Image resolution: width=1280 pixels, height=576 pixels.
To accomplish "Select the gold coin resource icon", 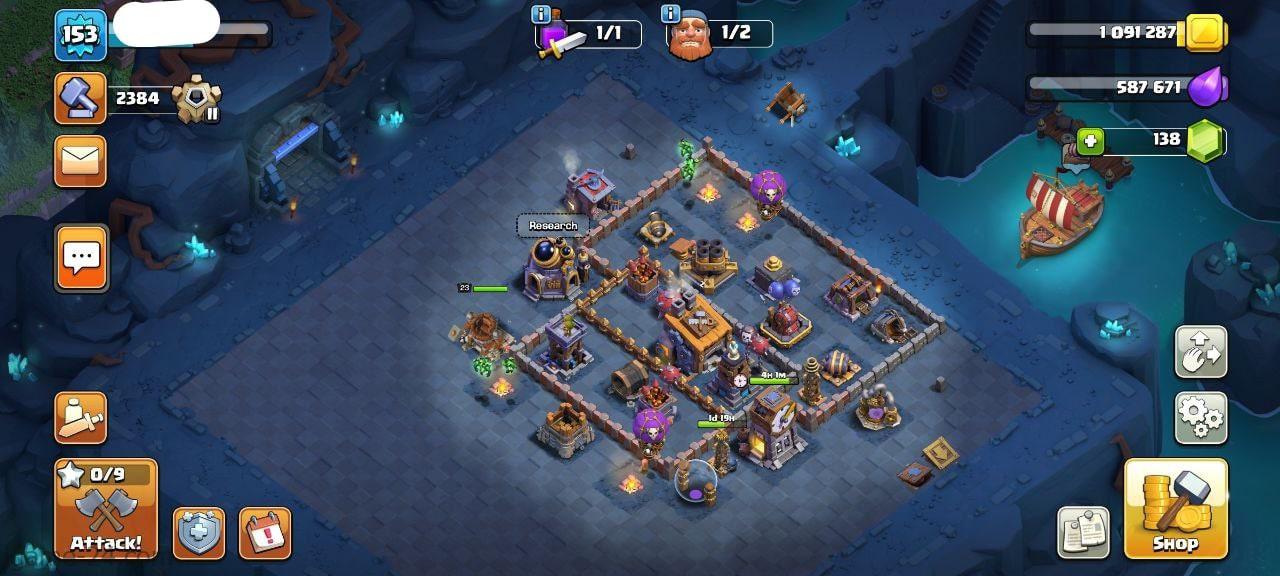I will point(1206,33).
